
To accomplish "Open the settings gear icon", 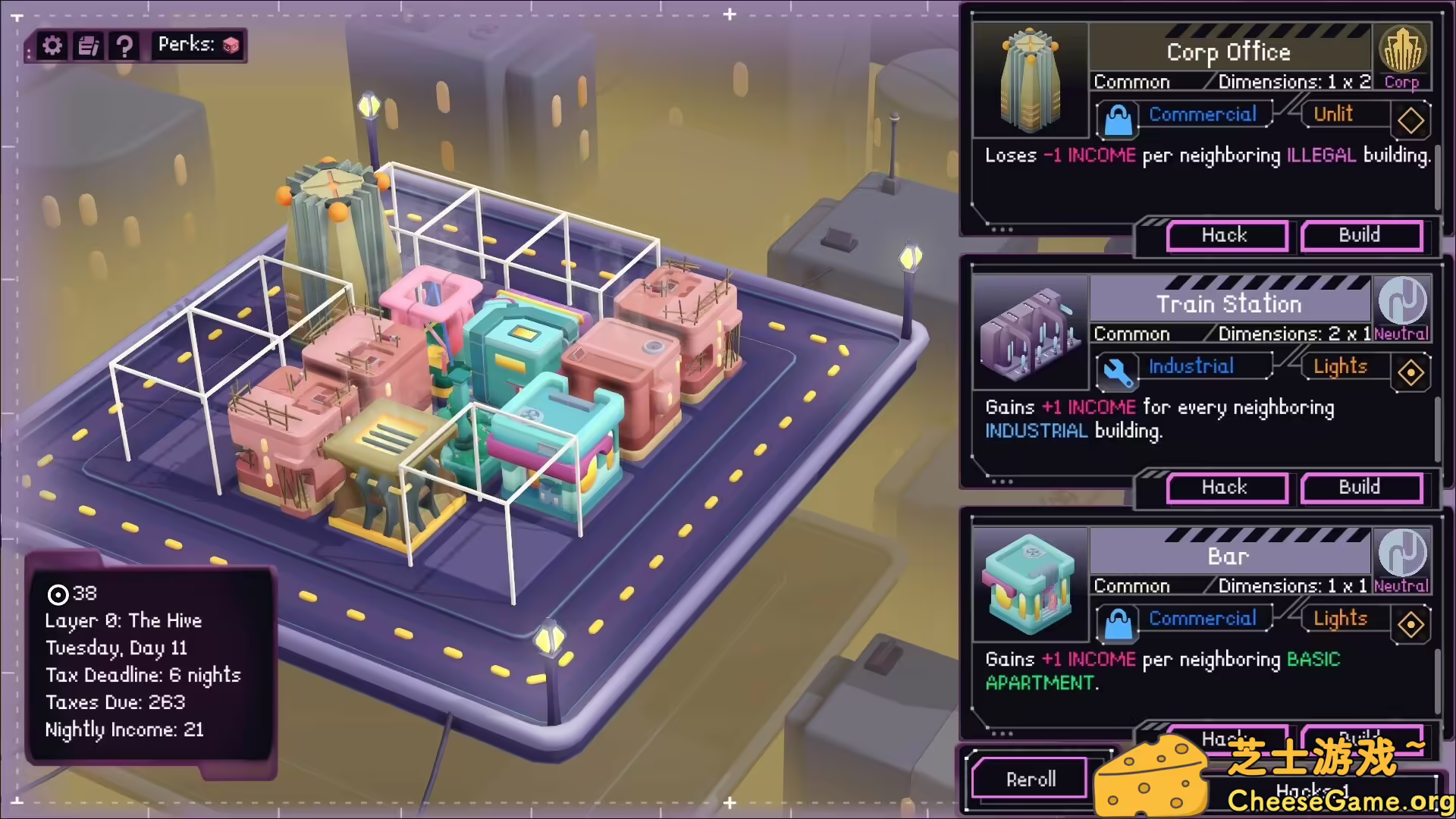I will click(51, 45).
